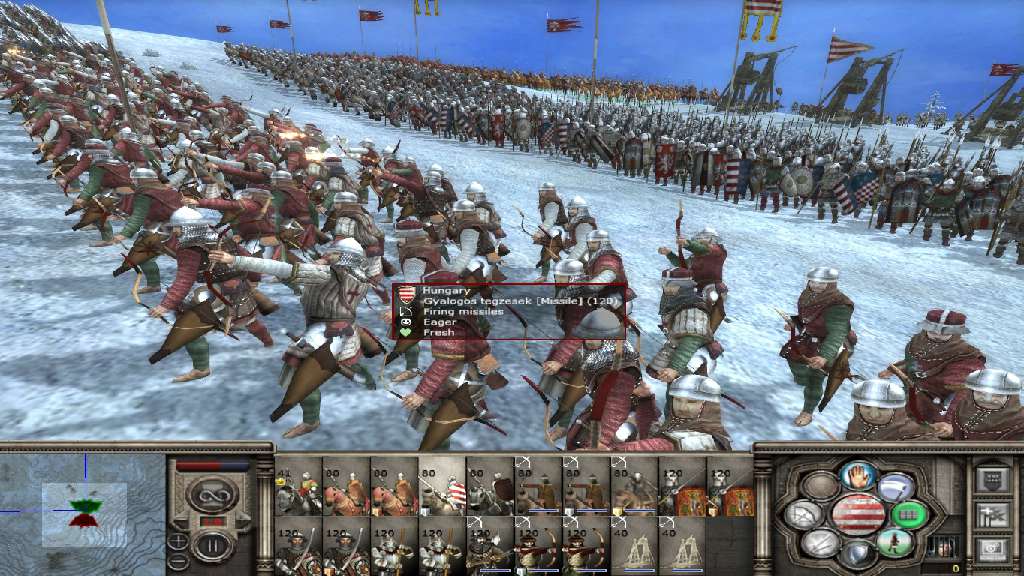Click the top button in the right-side panel

(992, 480)
